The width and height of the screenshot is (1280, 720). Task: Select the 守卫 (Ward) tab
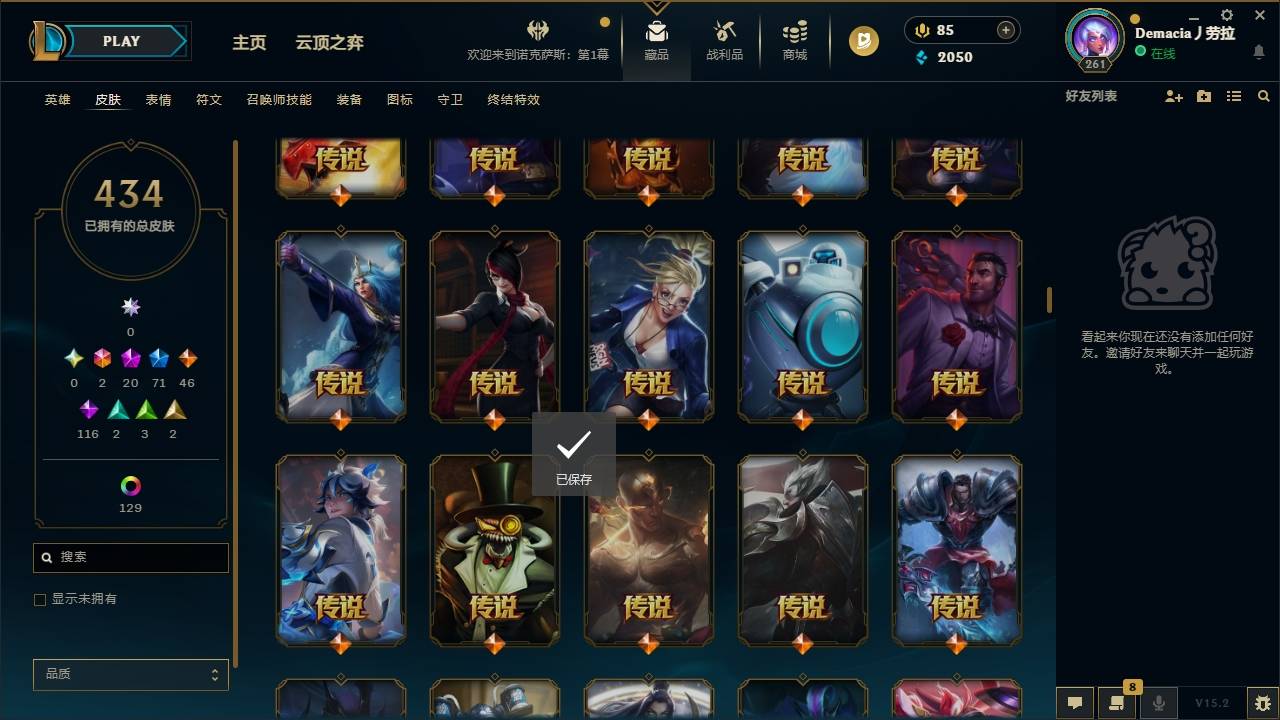pyautogui.click(x=449, y=100)
